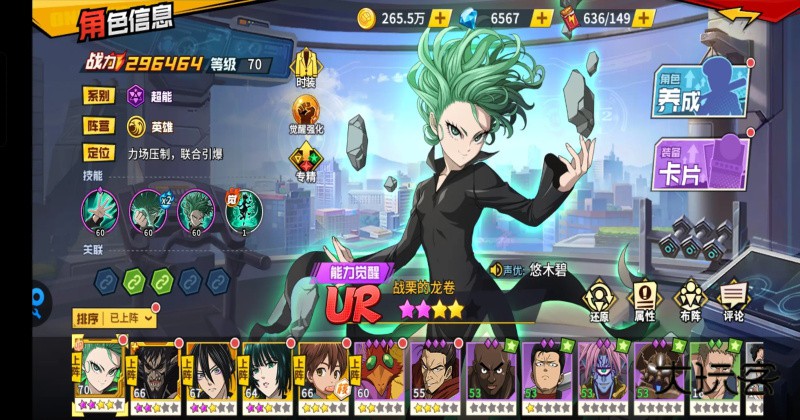Open the 排序 sorting dropdown

coord(116,318)
